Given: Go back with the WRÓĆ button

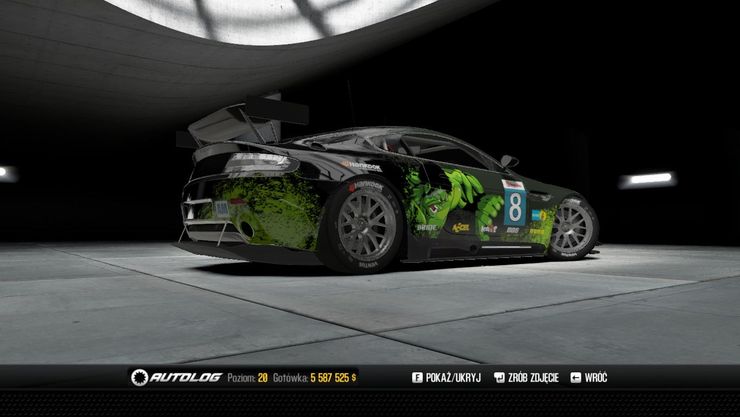Looking at the screenshot, I should pos(589,378).
